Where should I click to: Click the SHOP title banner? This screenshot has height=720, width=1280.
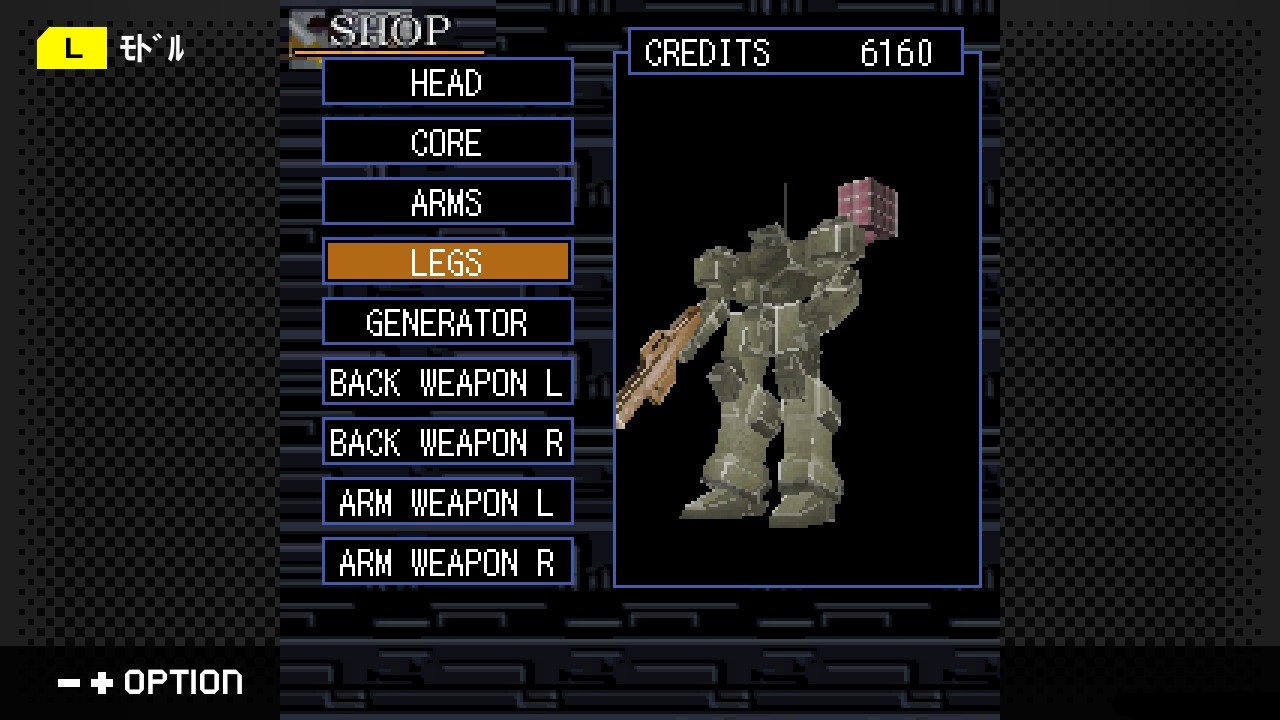pos(390,30)
